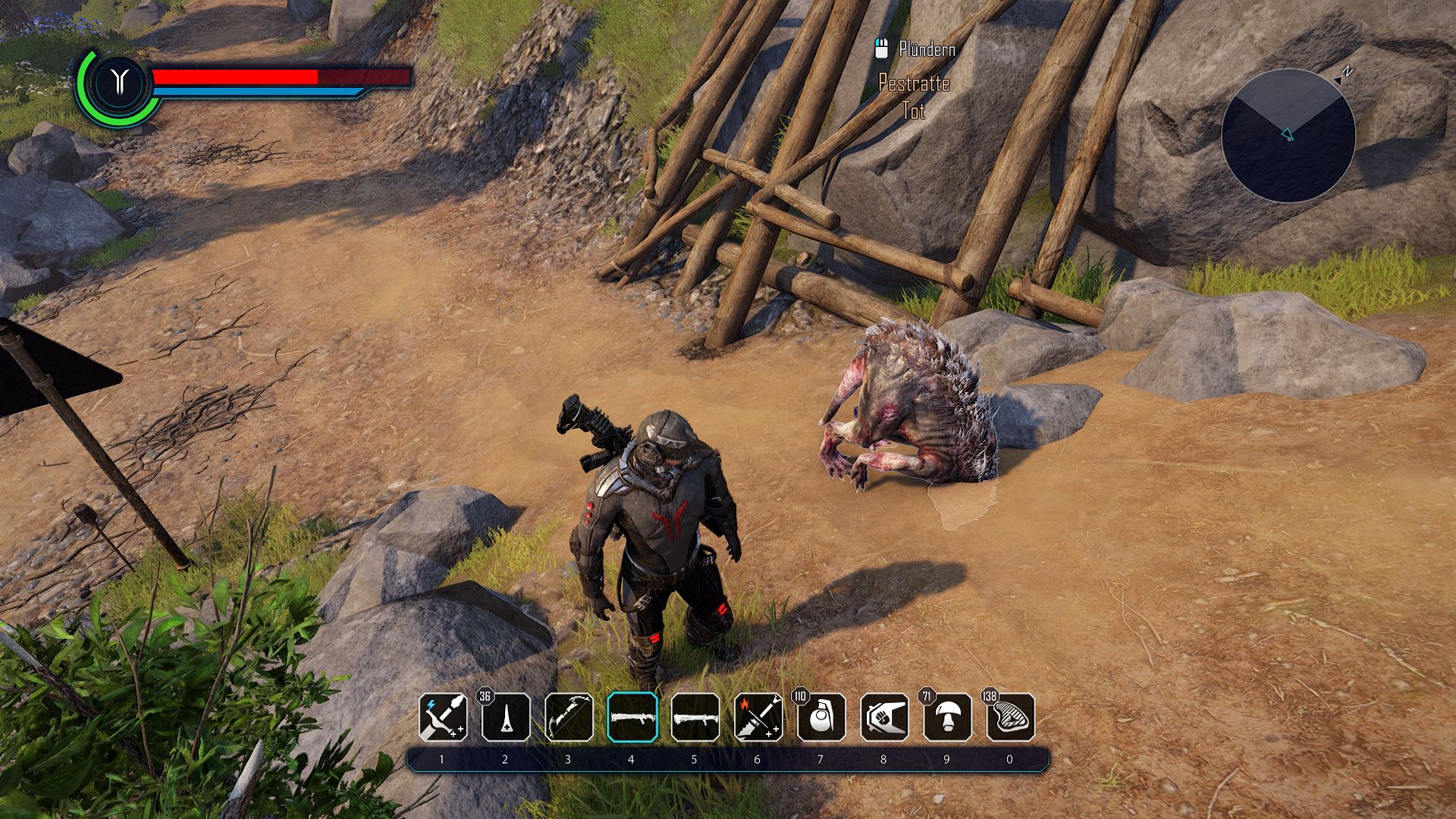Click the minimap compass circle
The image size is (1456, 819).
pyautogui.click(x=1288, y=136)
